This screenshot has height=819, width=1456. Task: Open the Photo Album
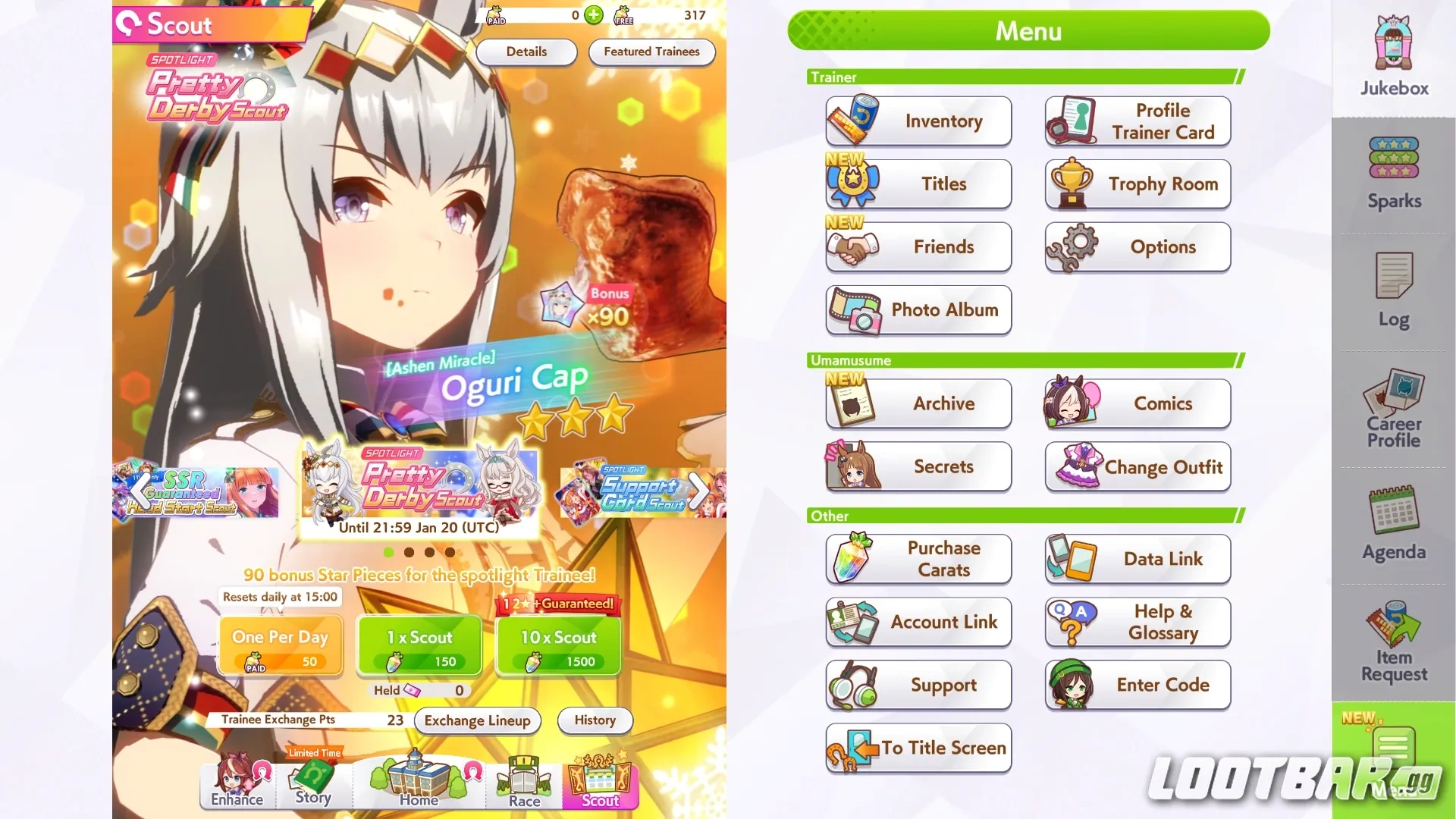[x=918, y=310]
